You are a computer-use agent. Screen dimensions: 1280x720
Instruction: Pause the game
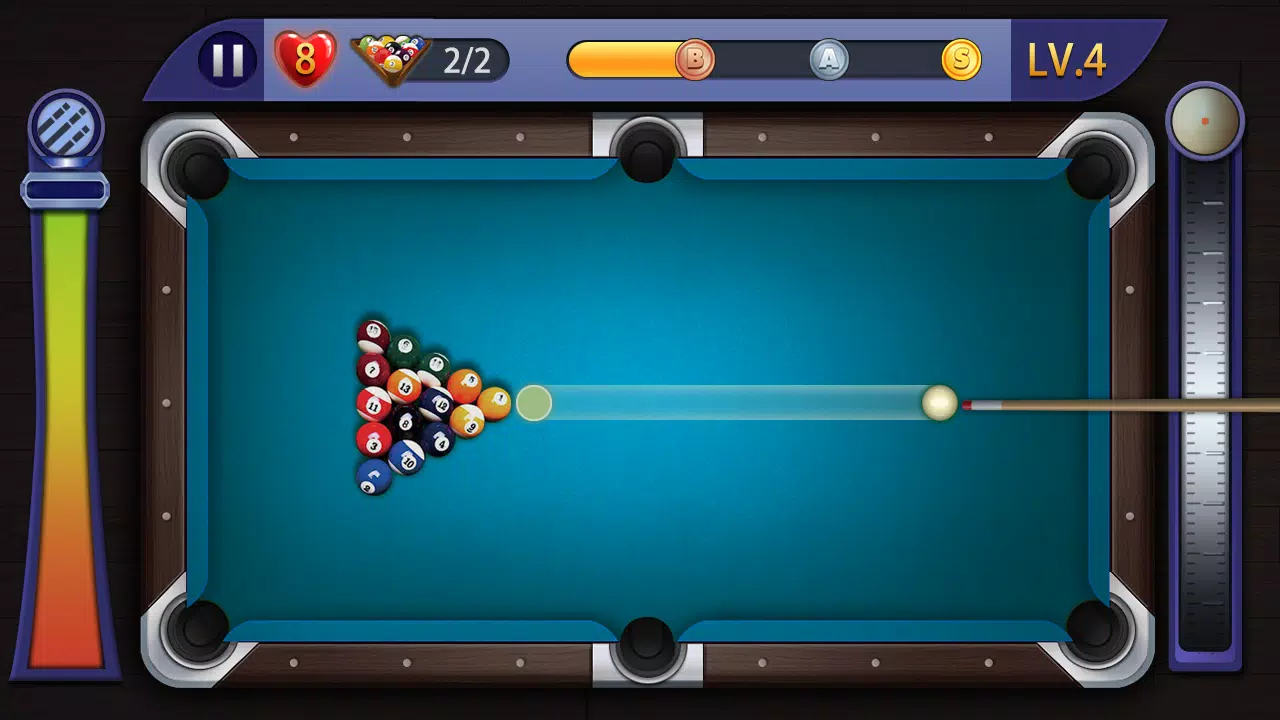(227, 58)
